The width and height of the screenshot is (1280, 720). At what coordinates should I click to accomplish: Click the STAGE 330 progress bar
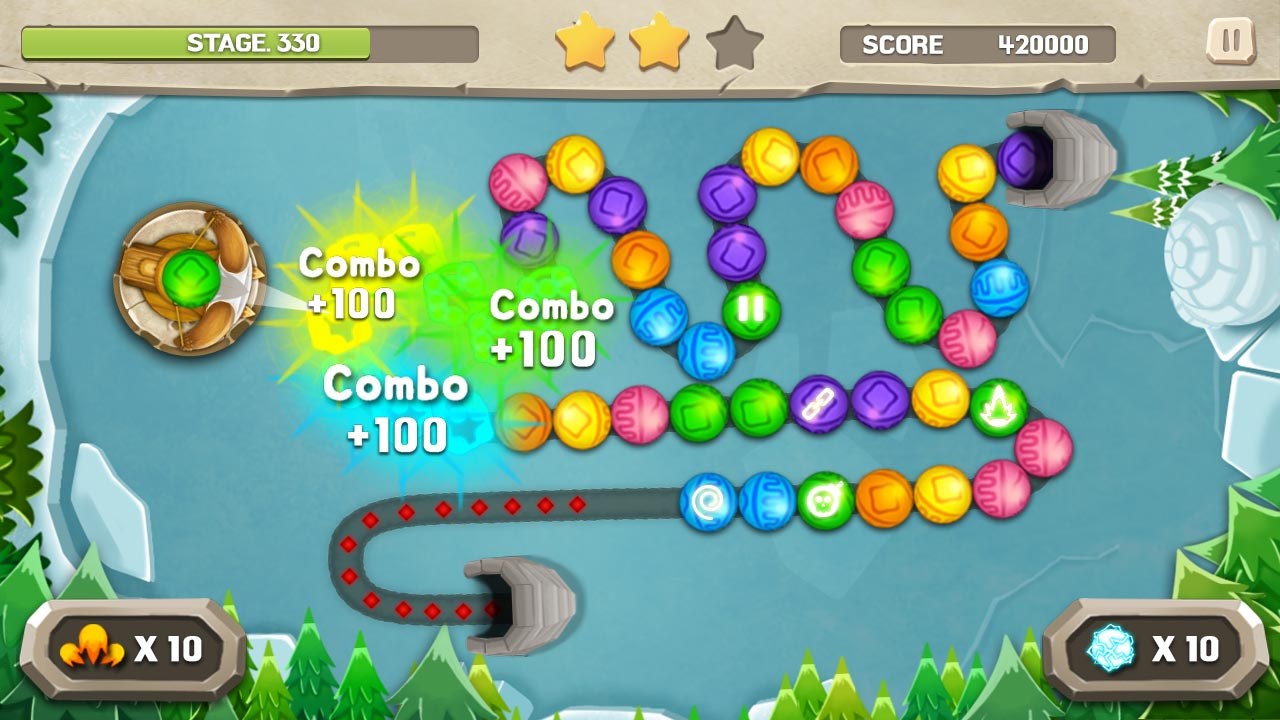point(248,43)
